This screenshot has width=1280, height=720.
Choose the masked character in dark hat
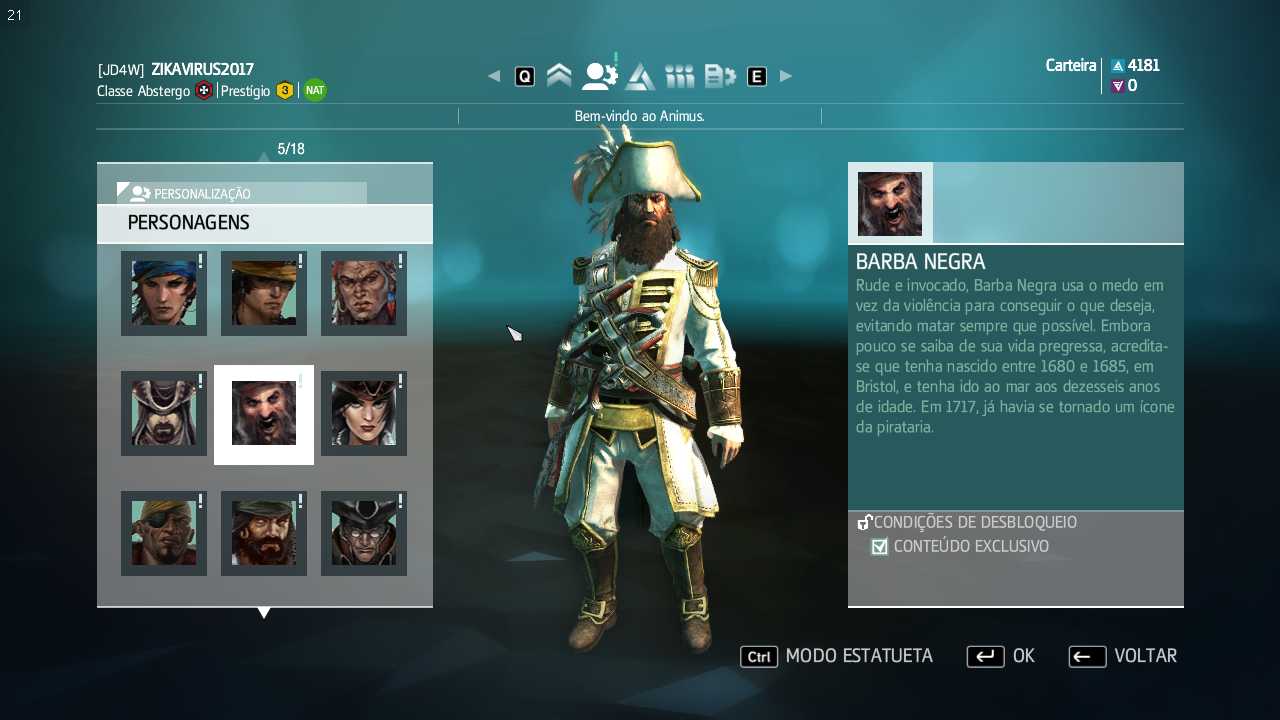364,533
